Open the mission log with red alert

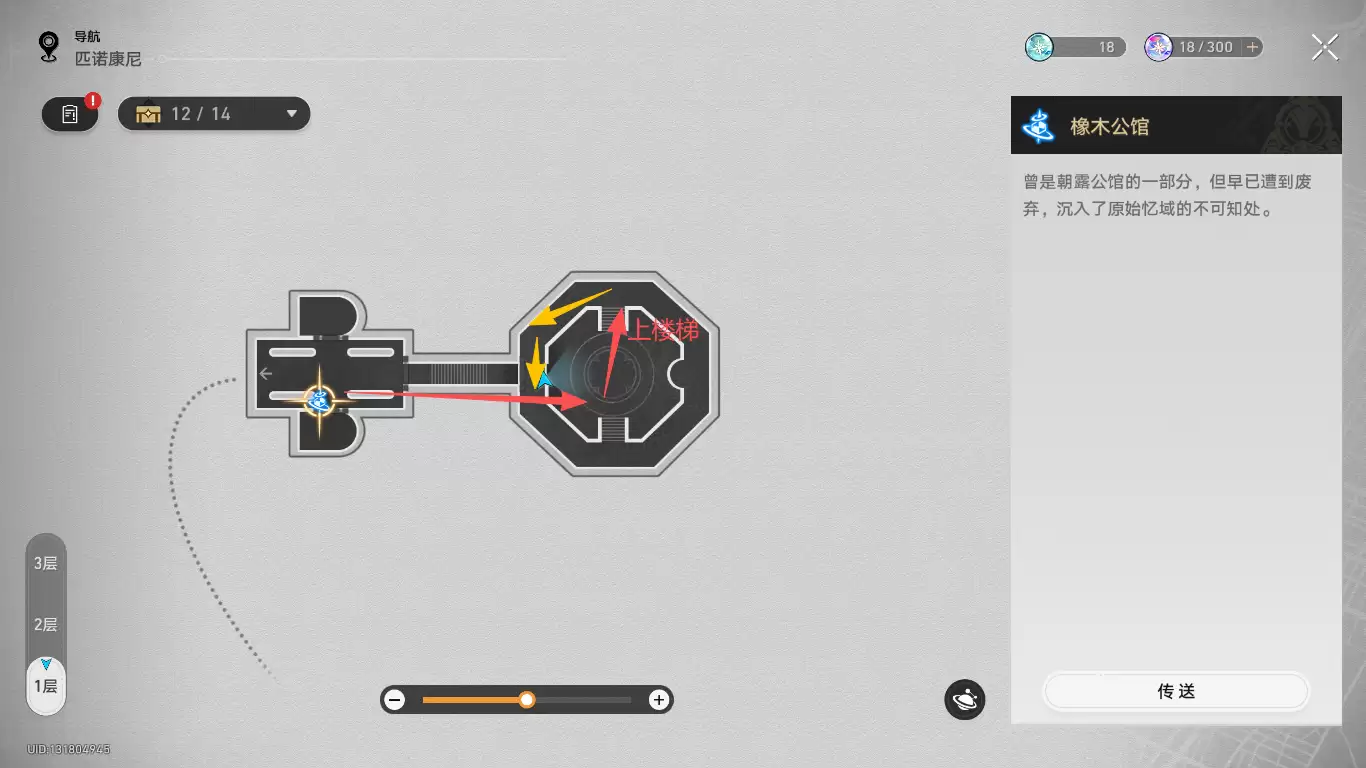pyautogui.click(x=70, y=114)
